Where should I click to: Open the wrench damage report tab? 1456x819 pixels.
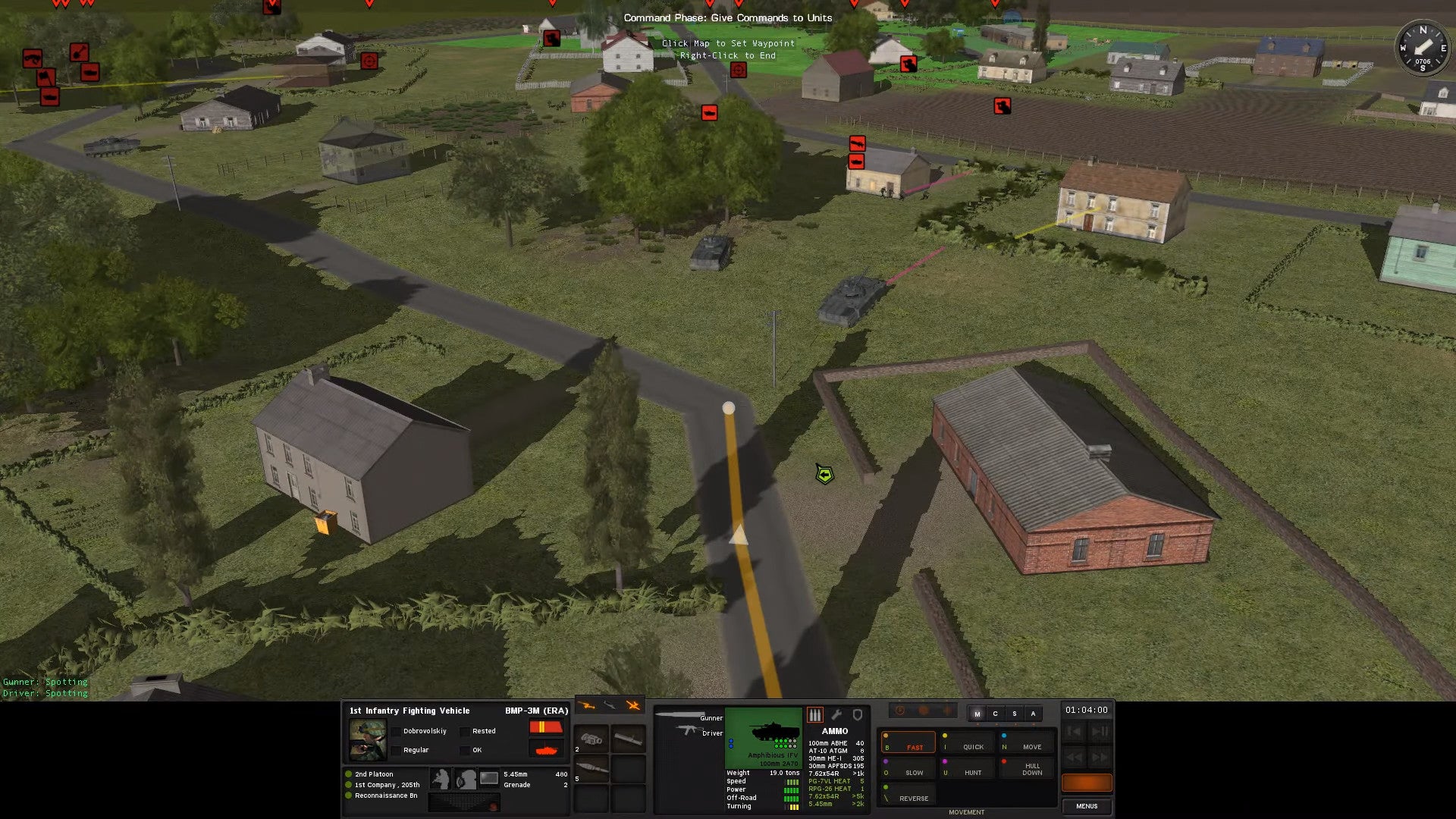coord(836,714)
